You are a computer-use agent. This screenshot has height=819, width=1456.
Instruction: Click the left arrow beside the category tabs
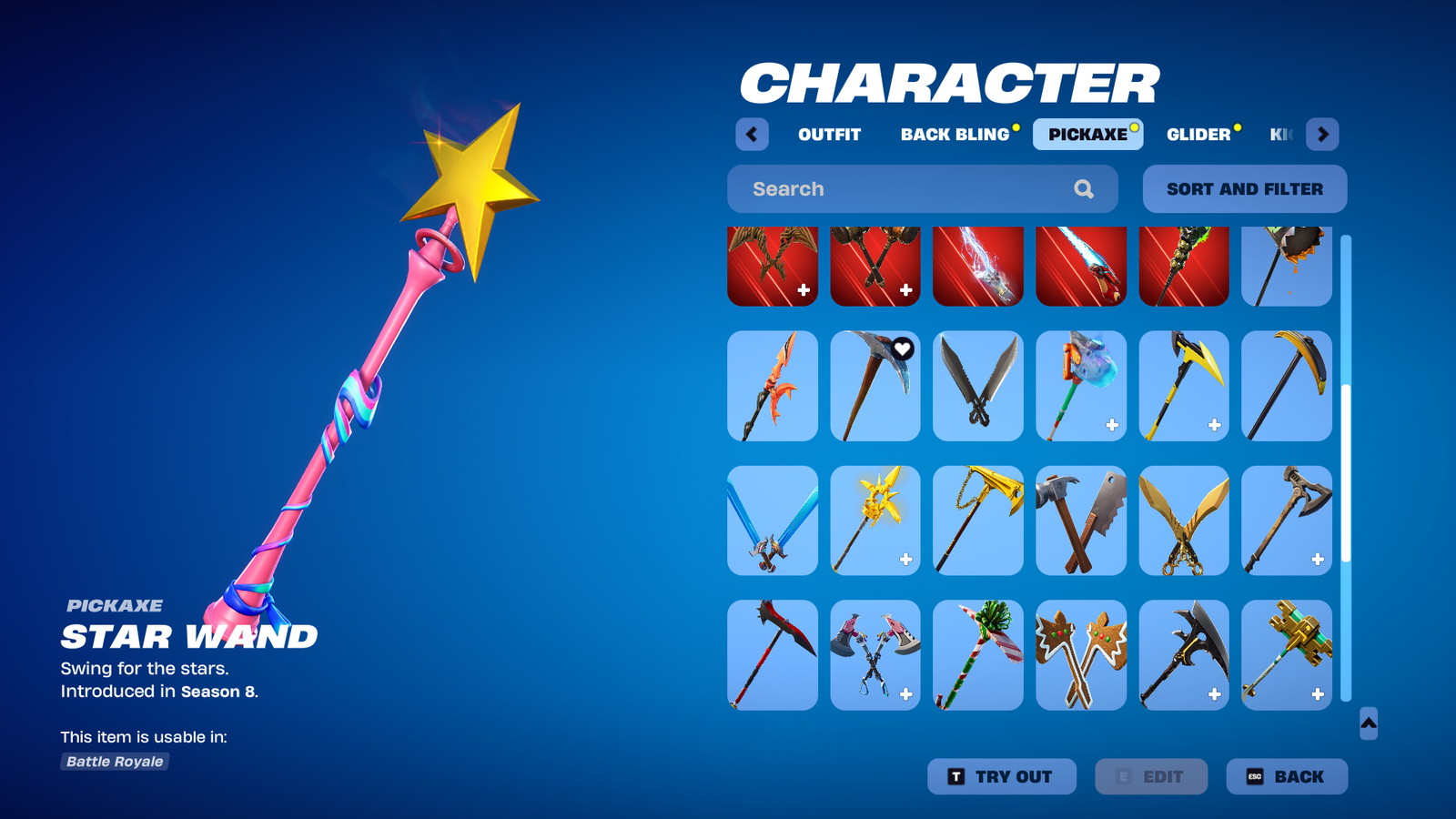752,135
